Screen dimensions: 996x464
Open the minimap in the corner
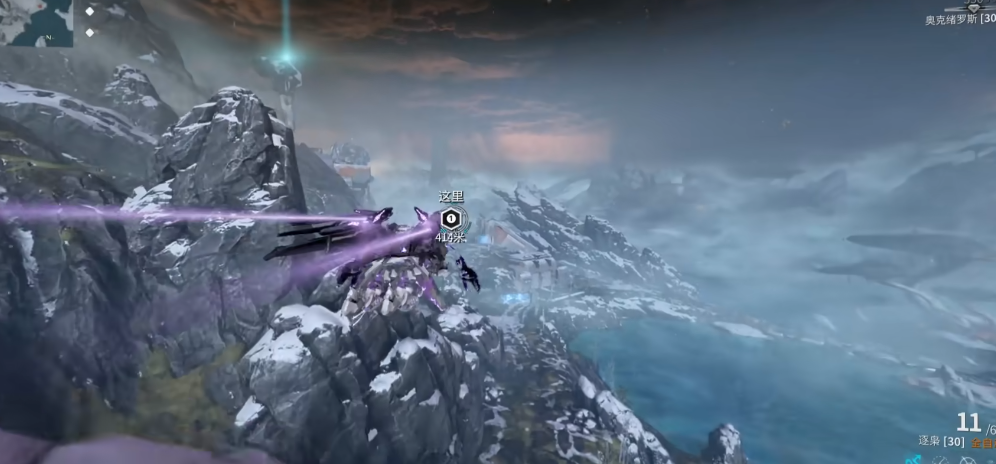[36, 22]
